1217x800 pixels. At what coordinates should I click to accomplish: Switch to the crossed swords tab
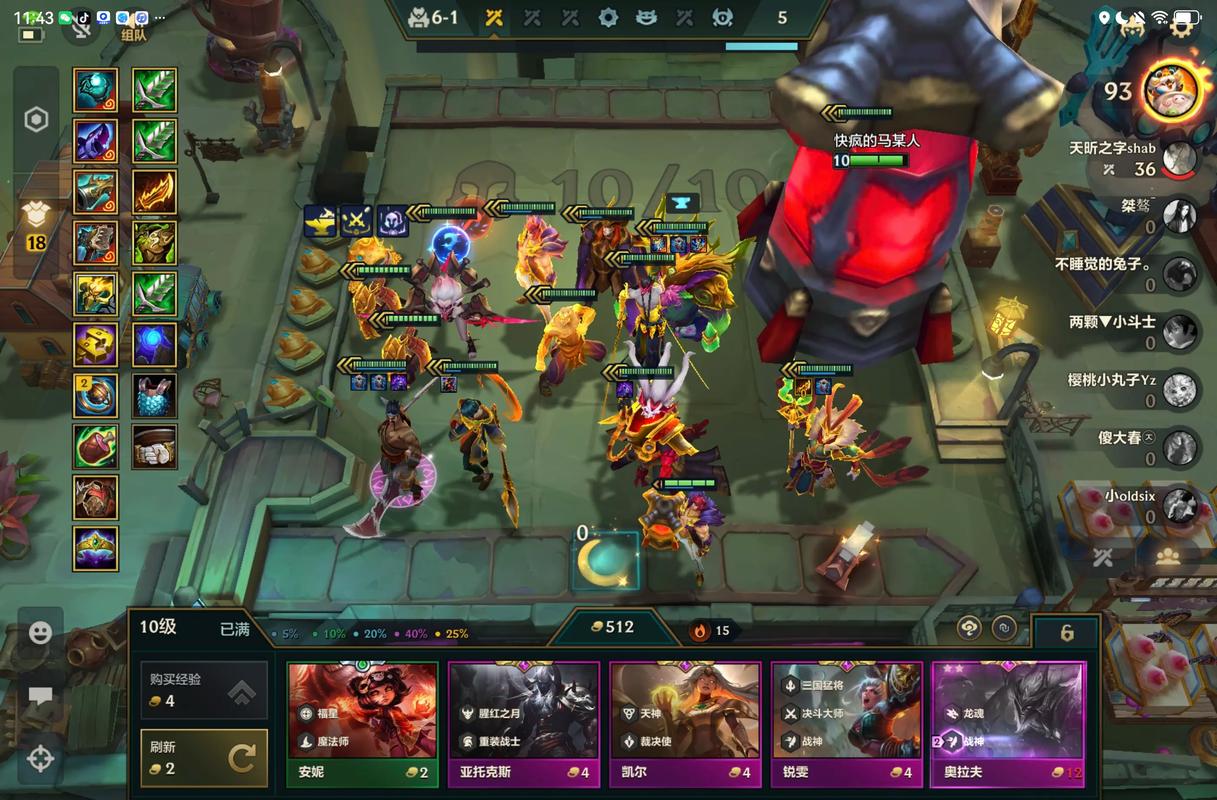pos(1104,558)
